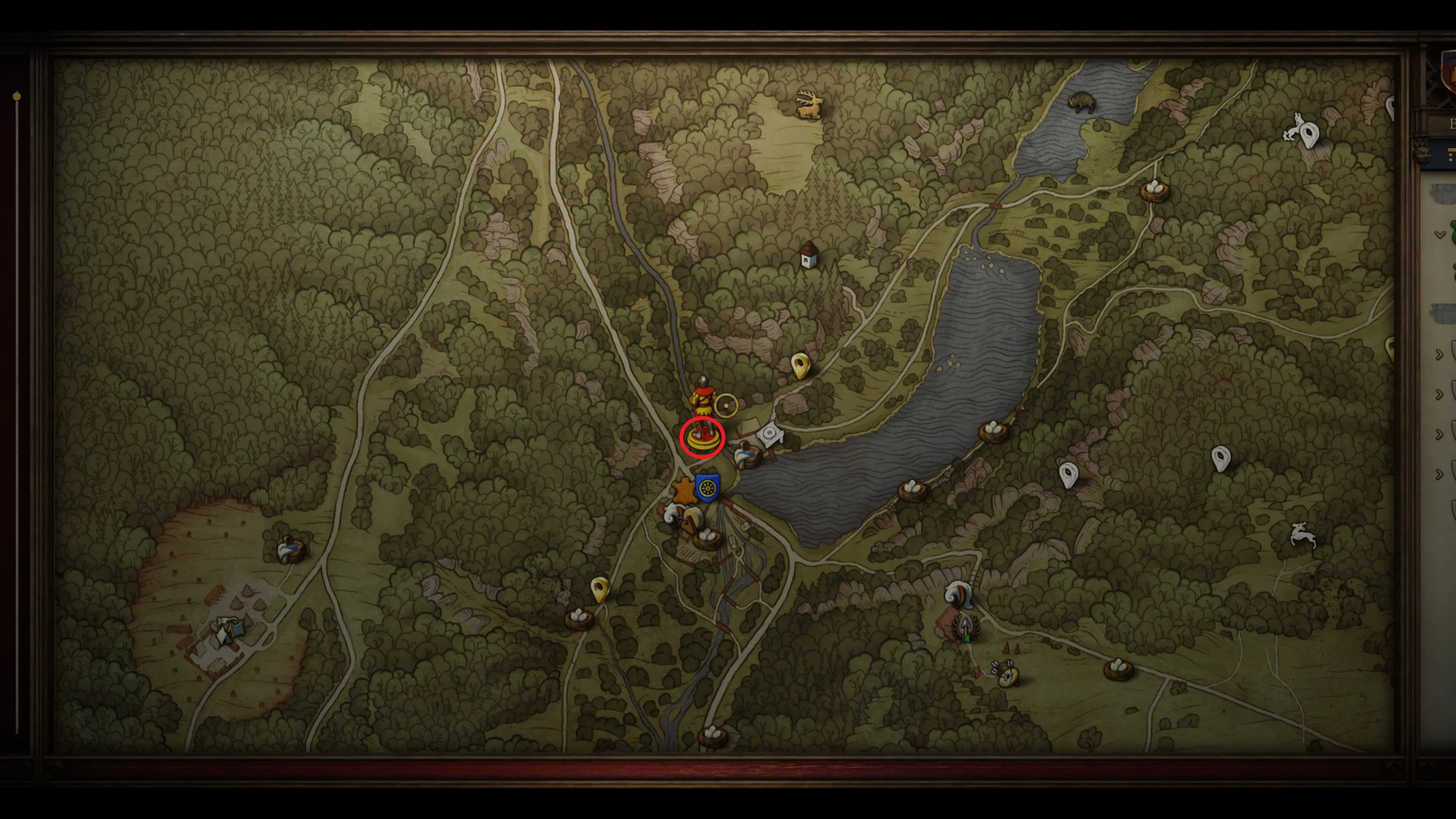Select the brown deer hunting spot marker
Screen dimensions: 1456x819
coord(810,105)
